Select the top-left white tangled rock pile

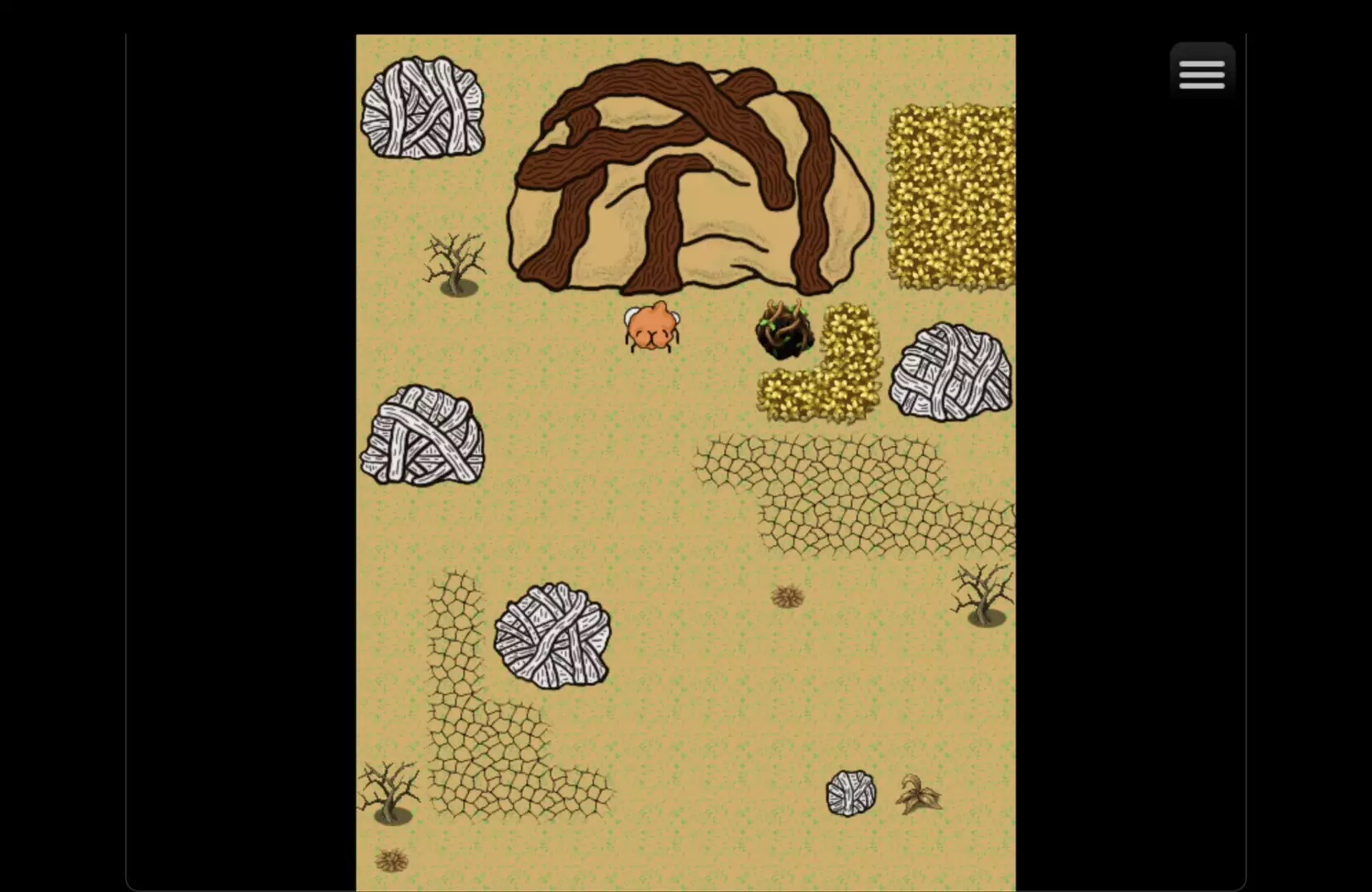423,106
